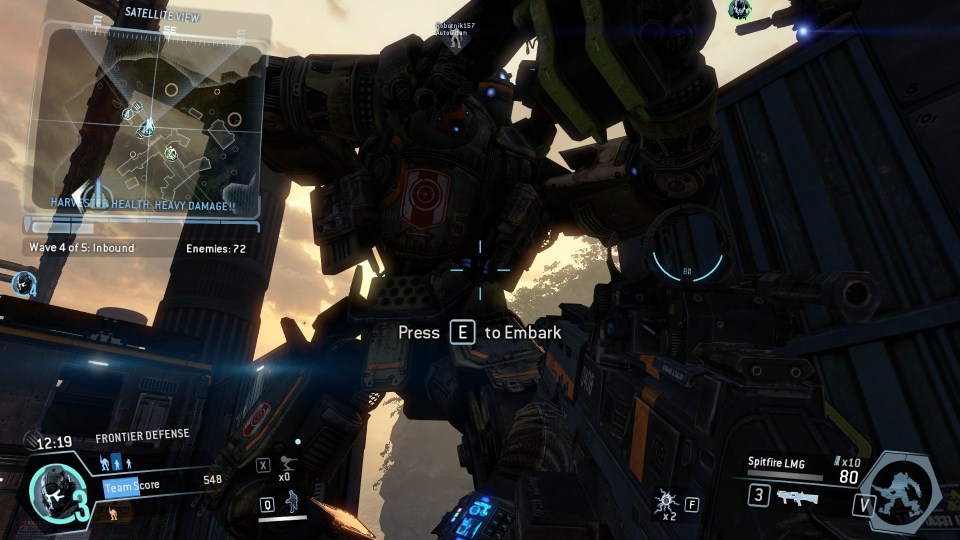Click the teammate helmet icon below the wave panel
Image resolution: width=960 pixels, height=540 pixels.
pos(22,282)
